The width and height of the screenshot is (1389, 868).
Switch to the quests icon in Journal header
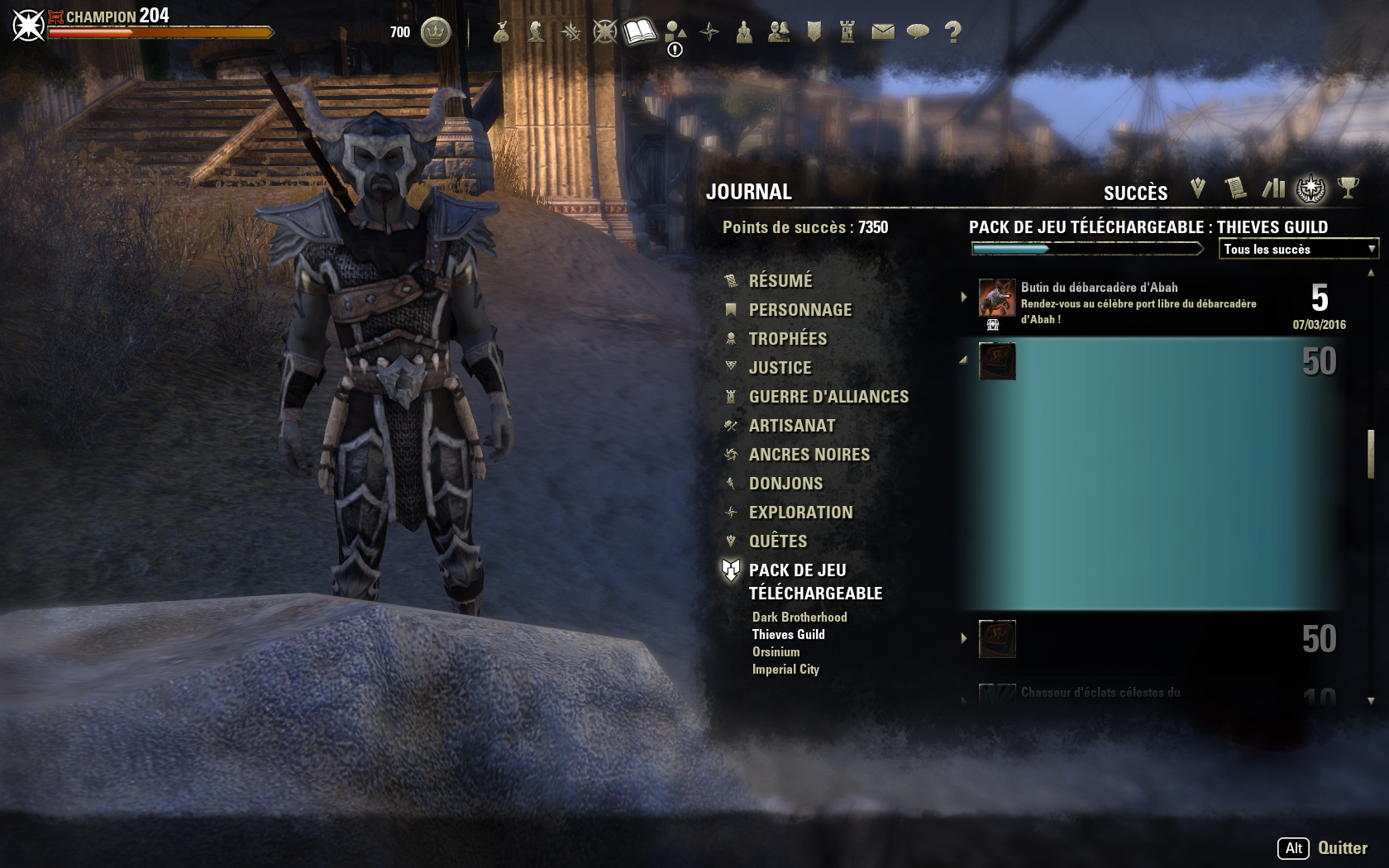1196,188
